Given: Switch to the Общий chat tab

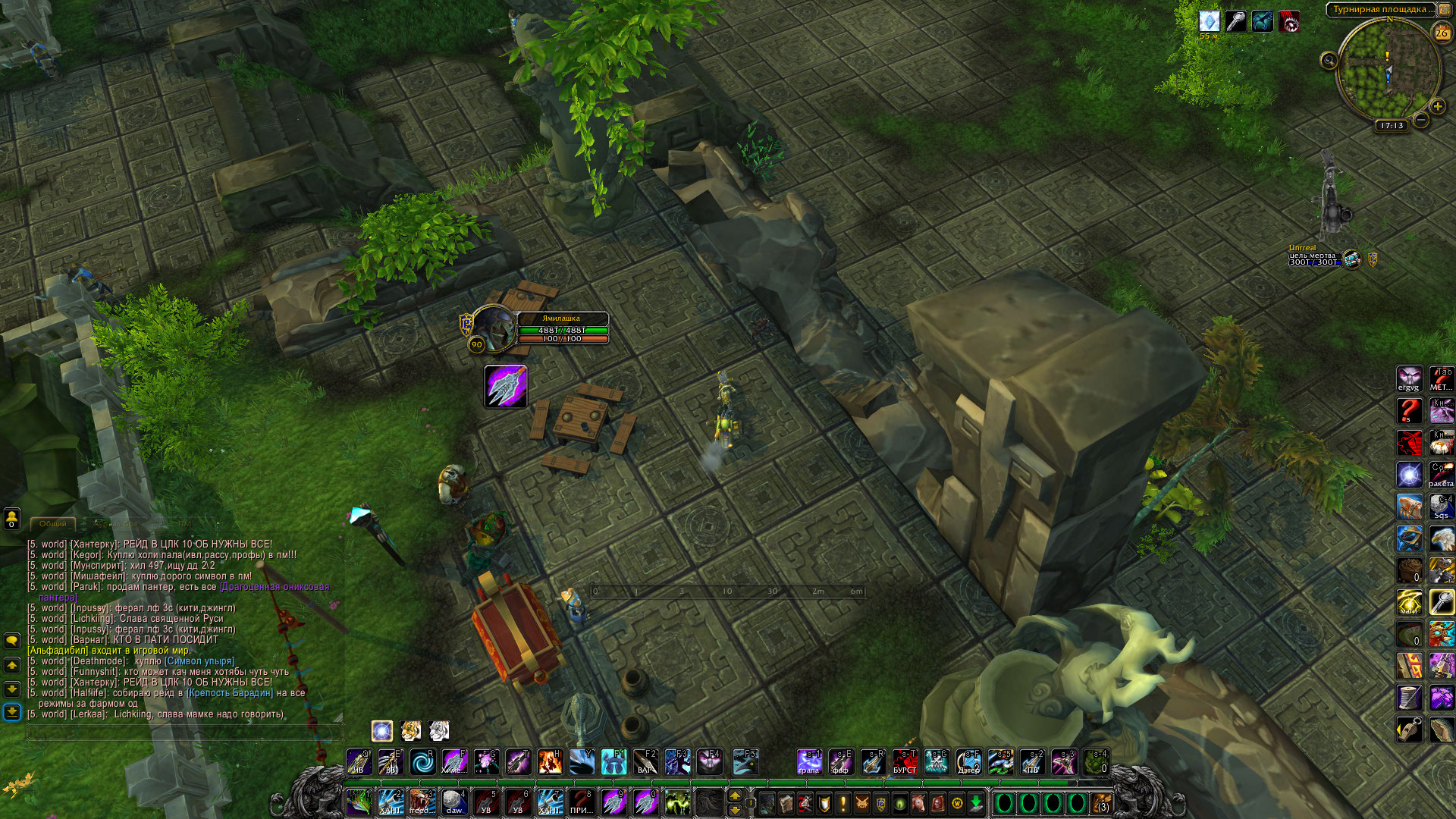Looking at the screenshot, I should coord(53,523).
